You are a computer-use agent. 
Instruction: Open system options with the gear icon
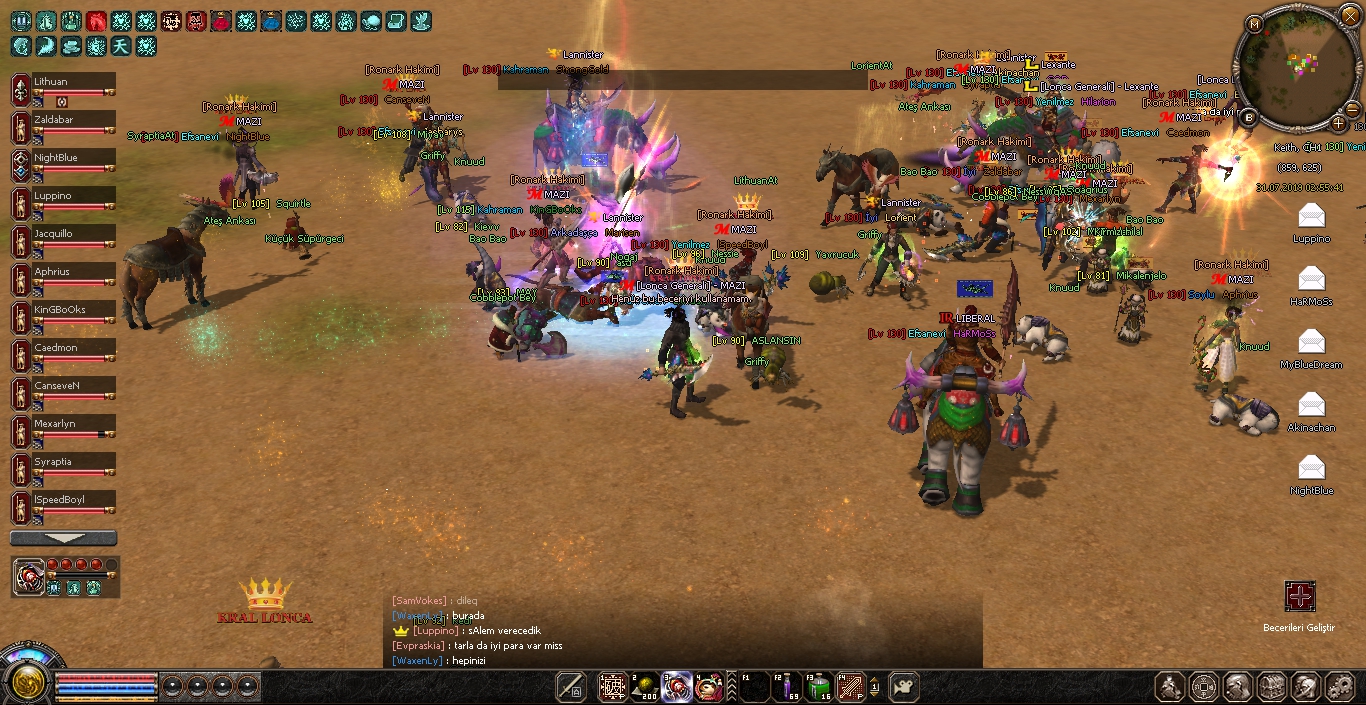(1339, 687)
